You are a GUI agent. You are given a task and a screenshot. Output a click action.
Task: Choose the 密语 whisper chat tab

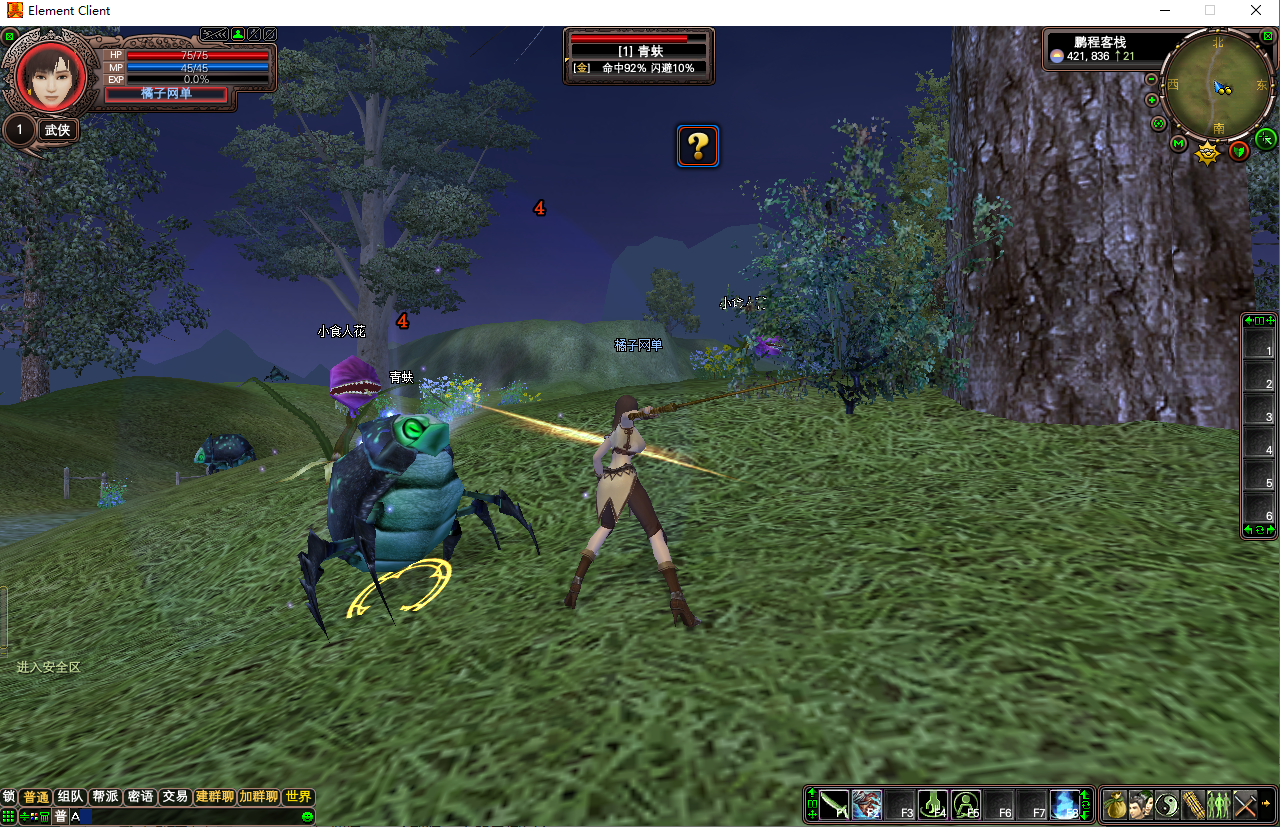pos(140,797)
